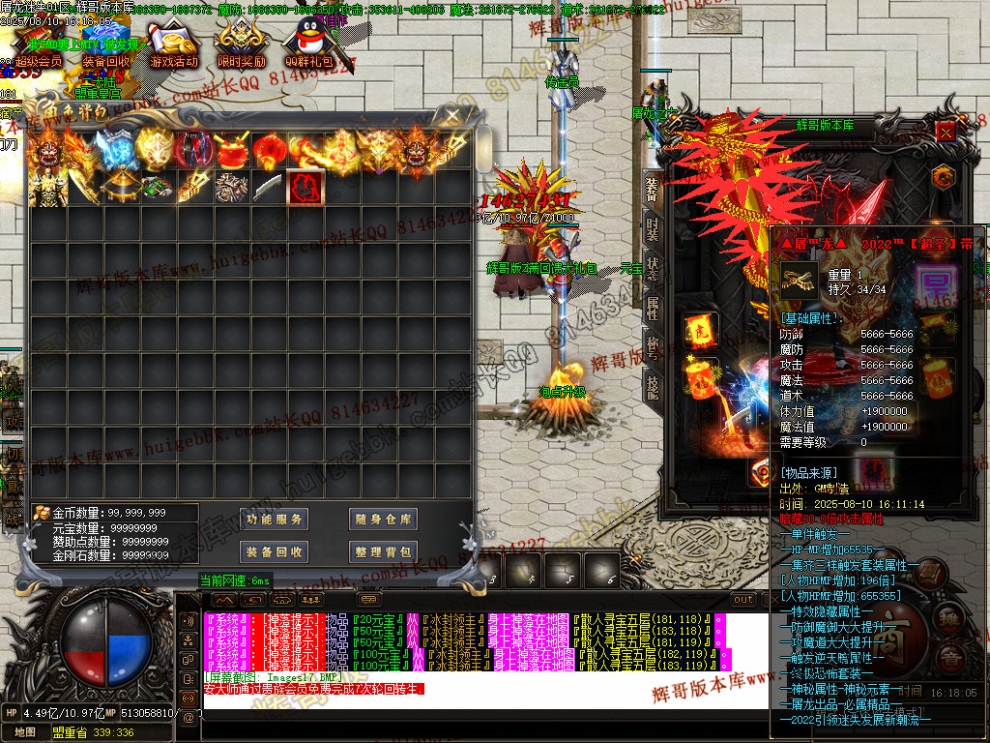
Task: Switch to the 技能 skills tab
Action: (x=652, y=384)
